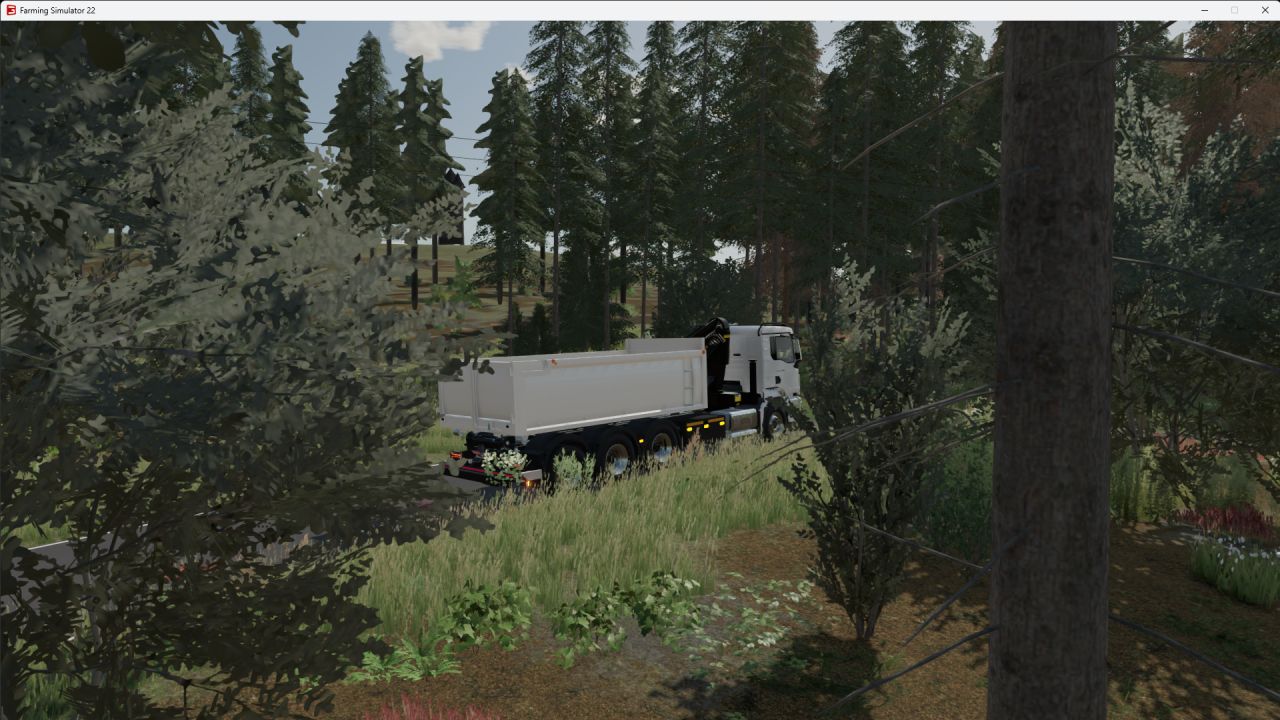Screen dimensions: 1280x720
Task: Maximize the Farming Simulator 22 window
Action: point(1232,10)
